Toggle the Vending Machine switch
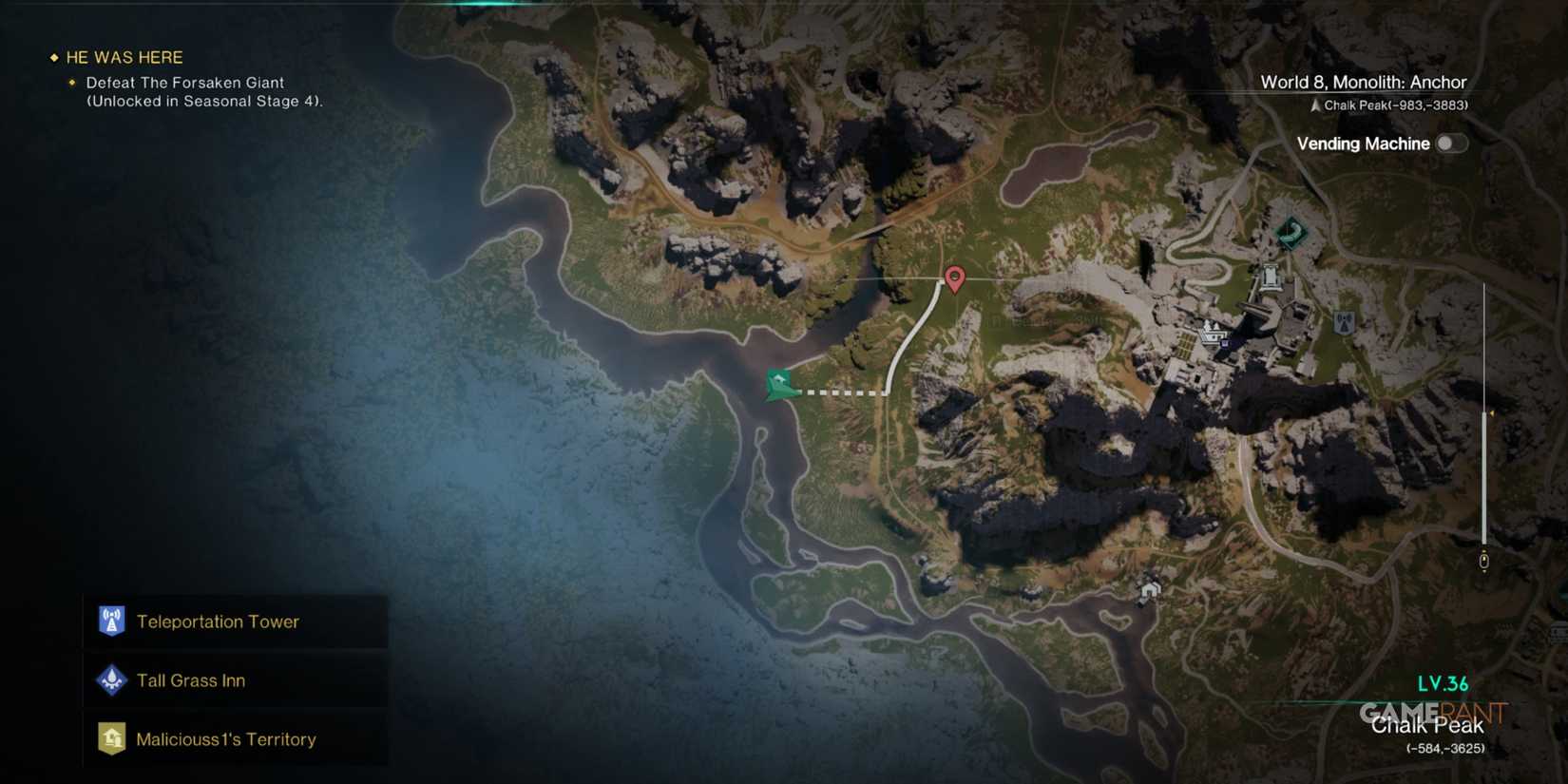Image resolution: width=1568 pixels, height=784 pixels. tap(1450, 143)
